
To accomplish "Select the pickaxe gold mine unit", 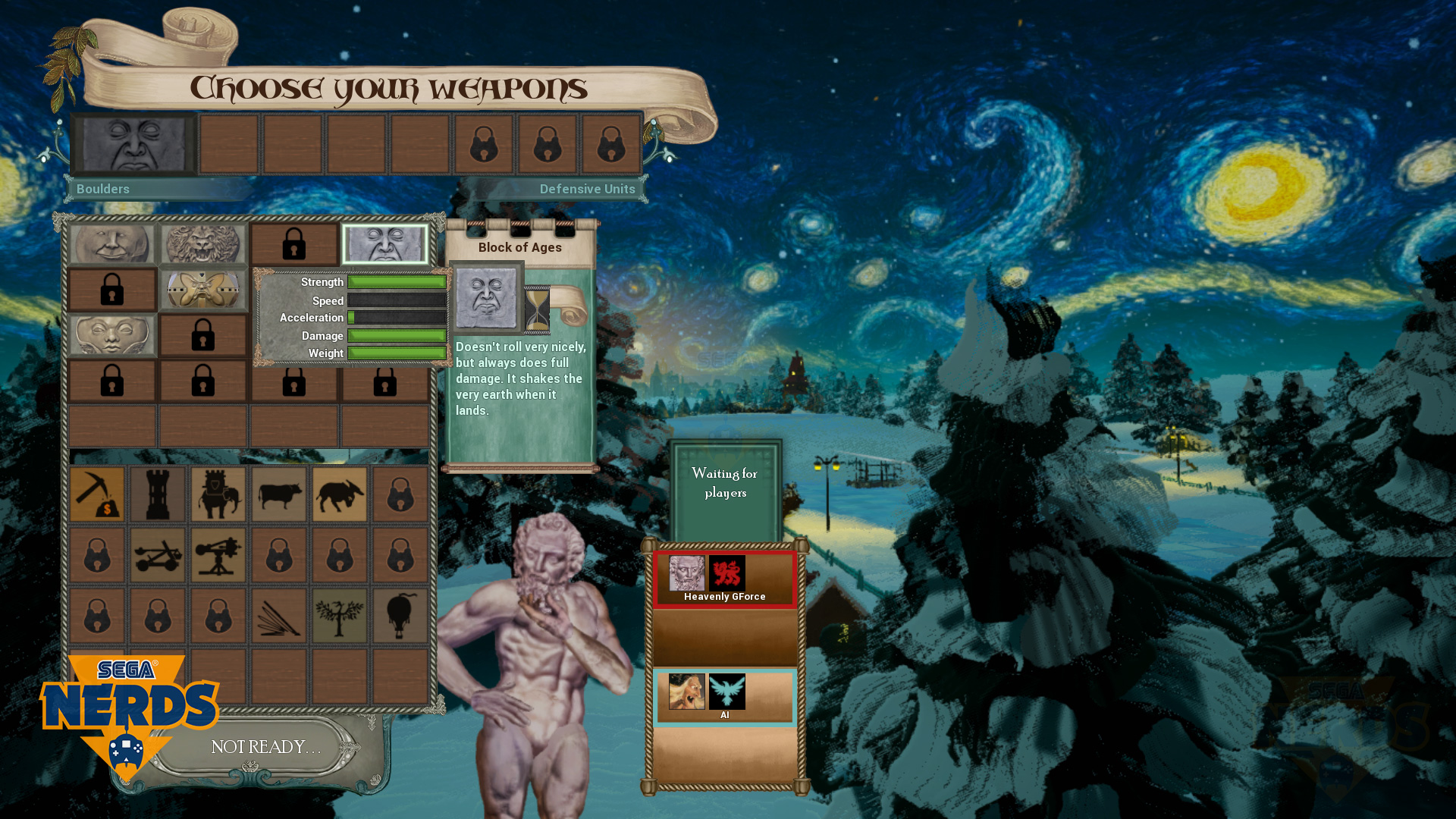I will pyautogui.click(x=97, y=494).
